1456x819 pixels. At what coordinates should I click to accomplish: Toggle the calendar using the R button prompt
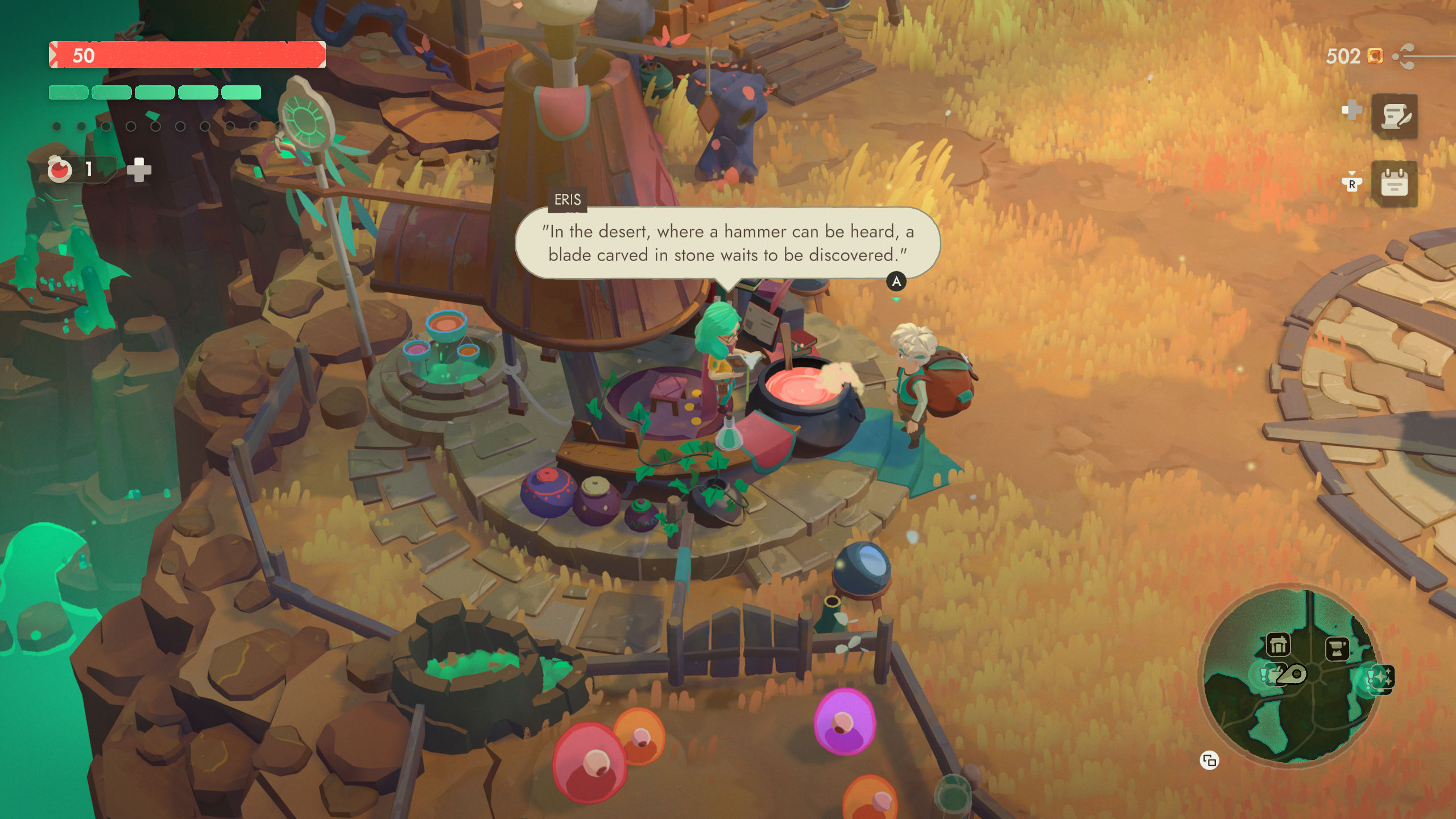1352,183
